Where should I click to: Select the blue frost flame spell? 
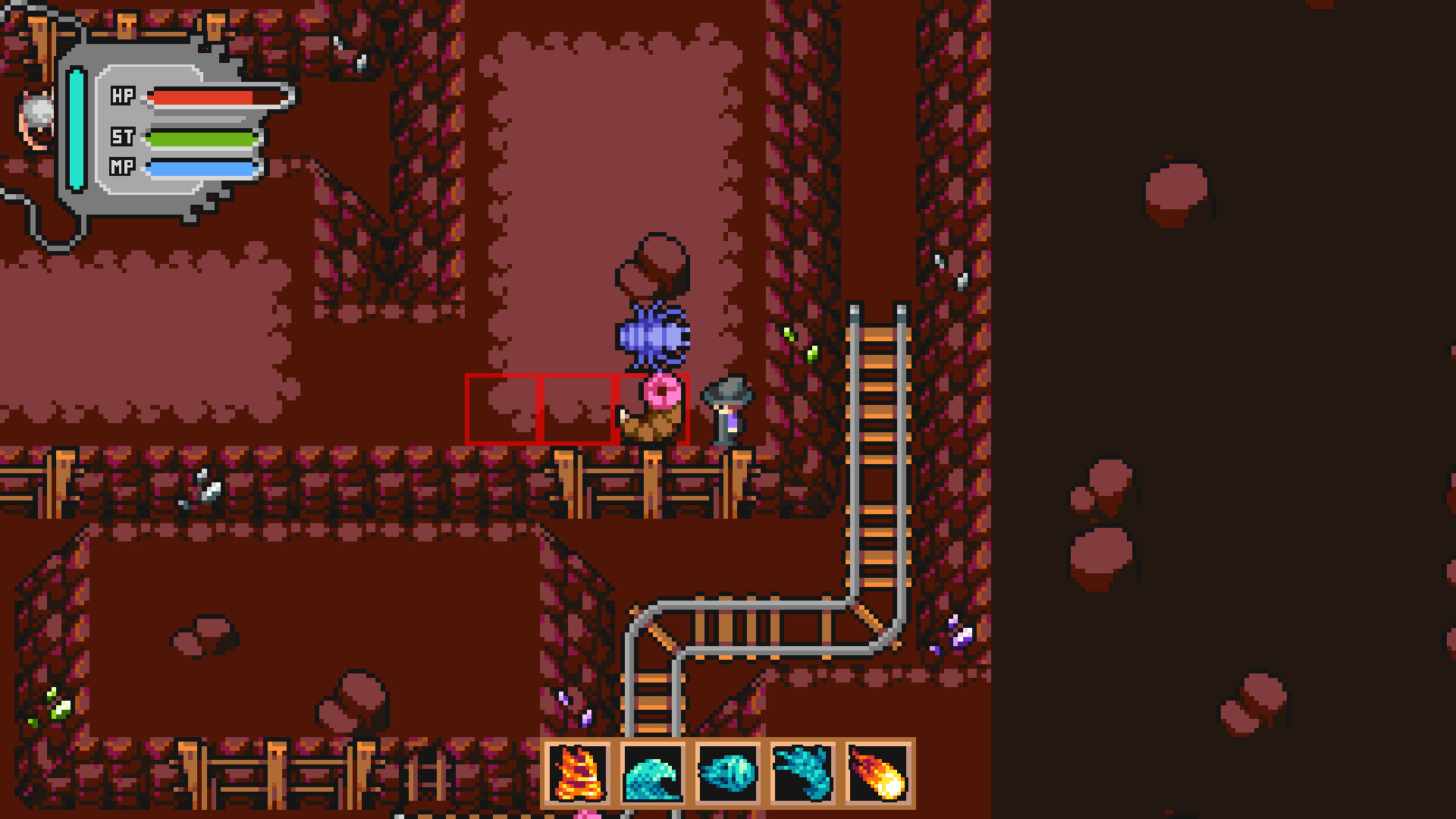click(x=802, y=775)
